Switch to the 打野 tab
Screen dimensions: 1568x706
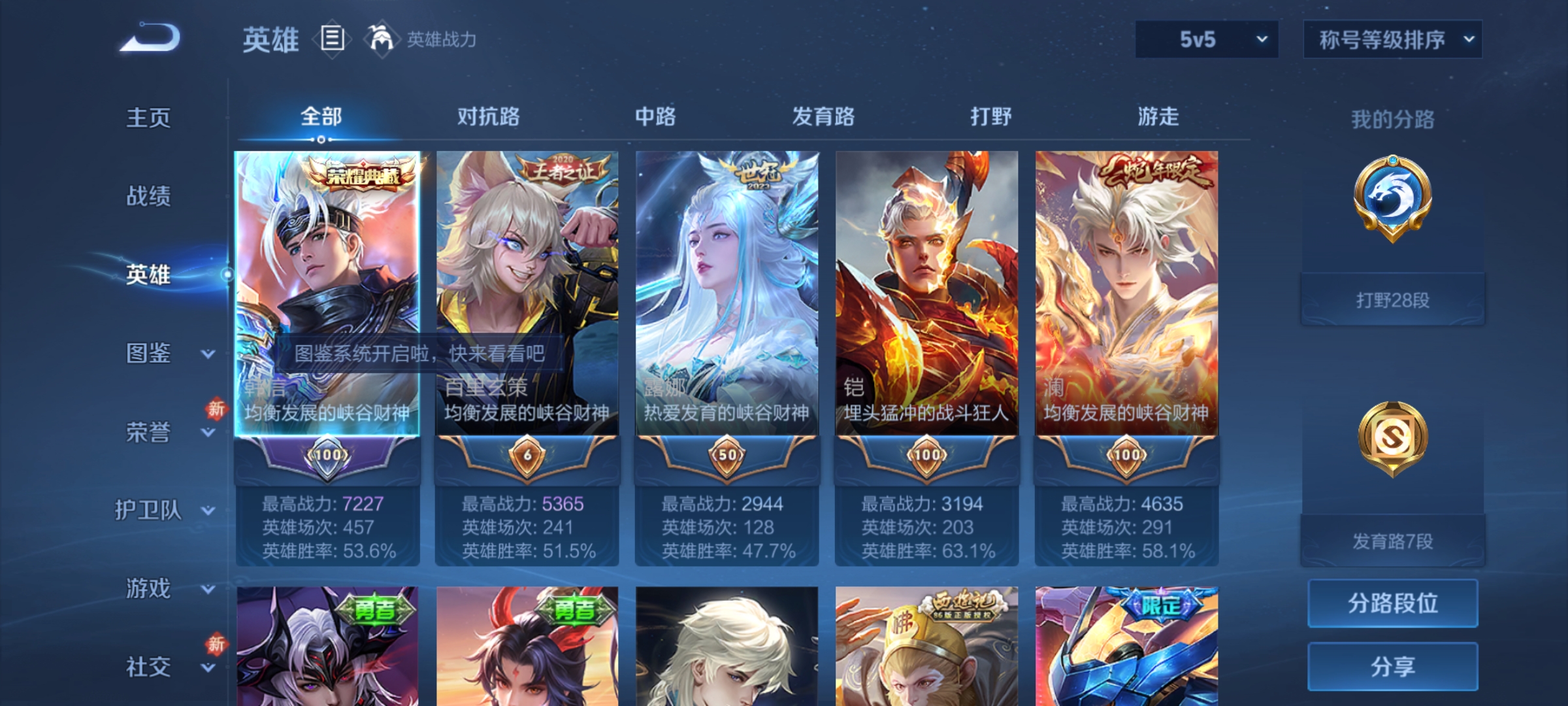tap(989, 118)
